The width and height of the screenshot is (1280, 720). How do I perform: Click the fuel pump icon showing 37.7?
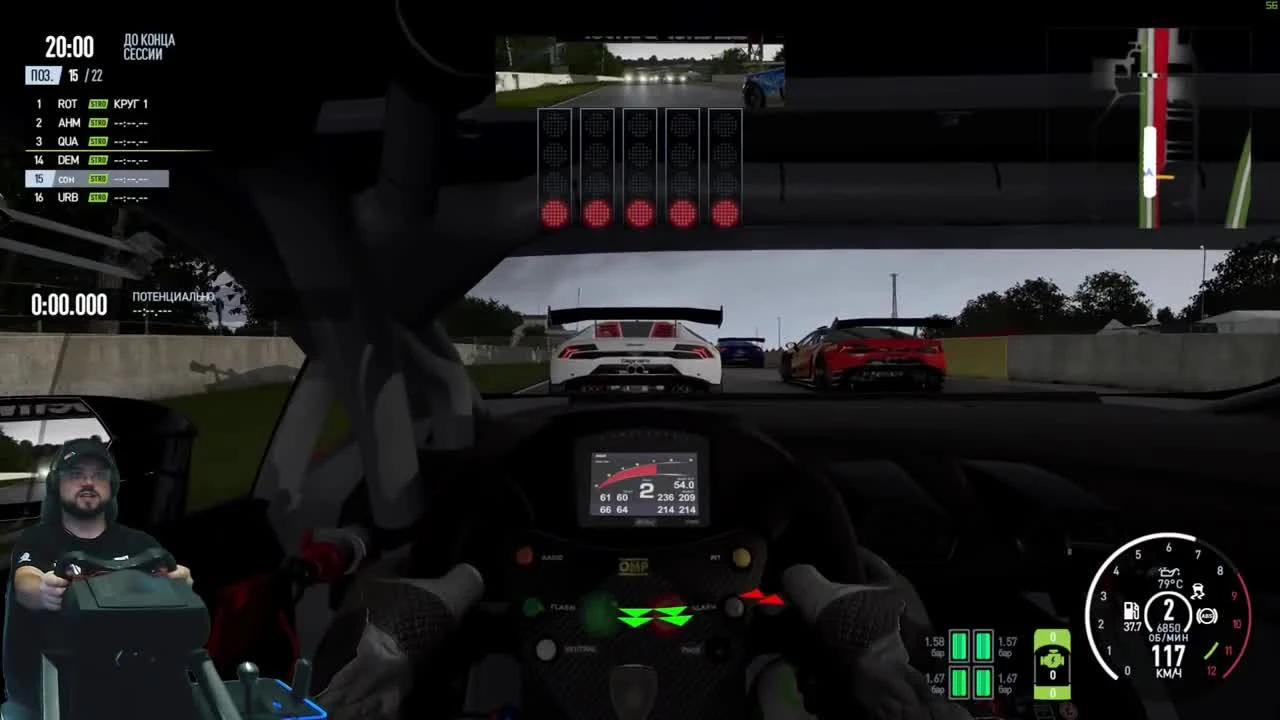1131,612
